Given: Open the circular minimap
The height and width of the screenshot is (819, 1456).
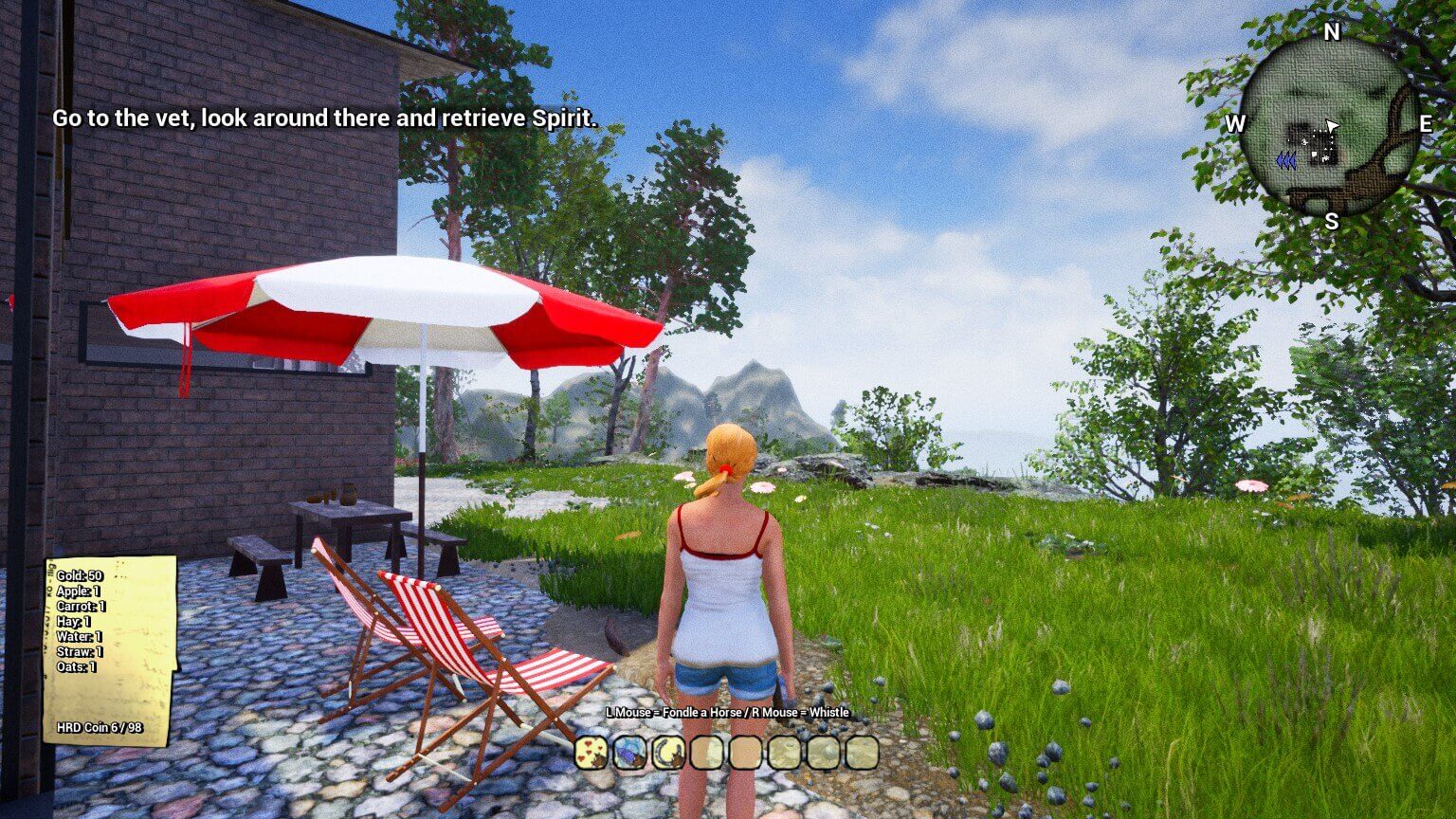Looking at the screenshot, I should coord(1329,127).
